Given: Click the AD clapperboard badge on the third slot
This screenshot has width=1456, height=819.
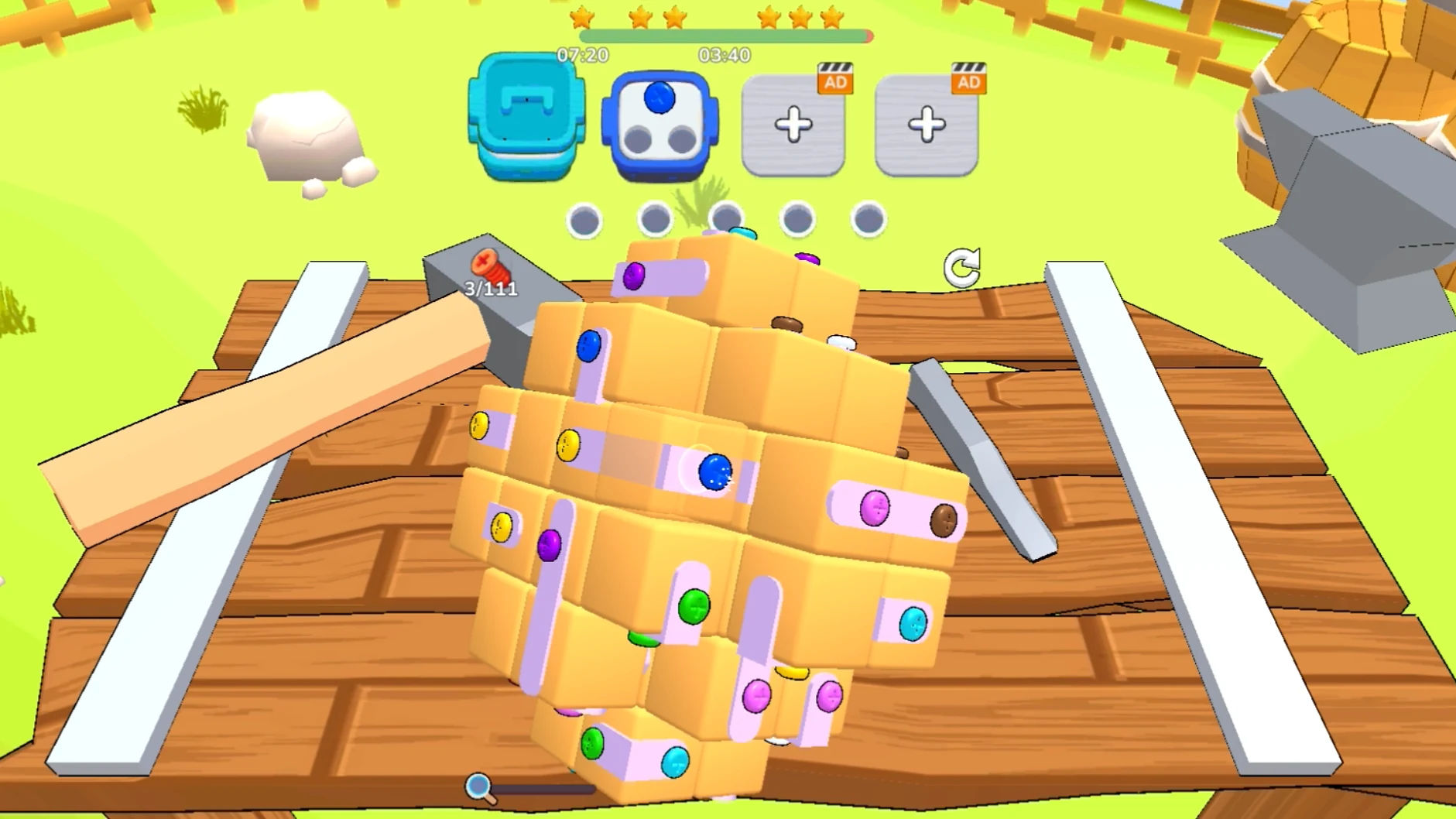Looking at the screenshot, I should pyautogui.click(x=834, y=81).
